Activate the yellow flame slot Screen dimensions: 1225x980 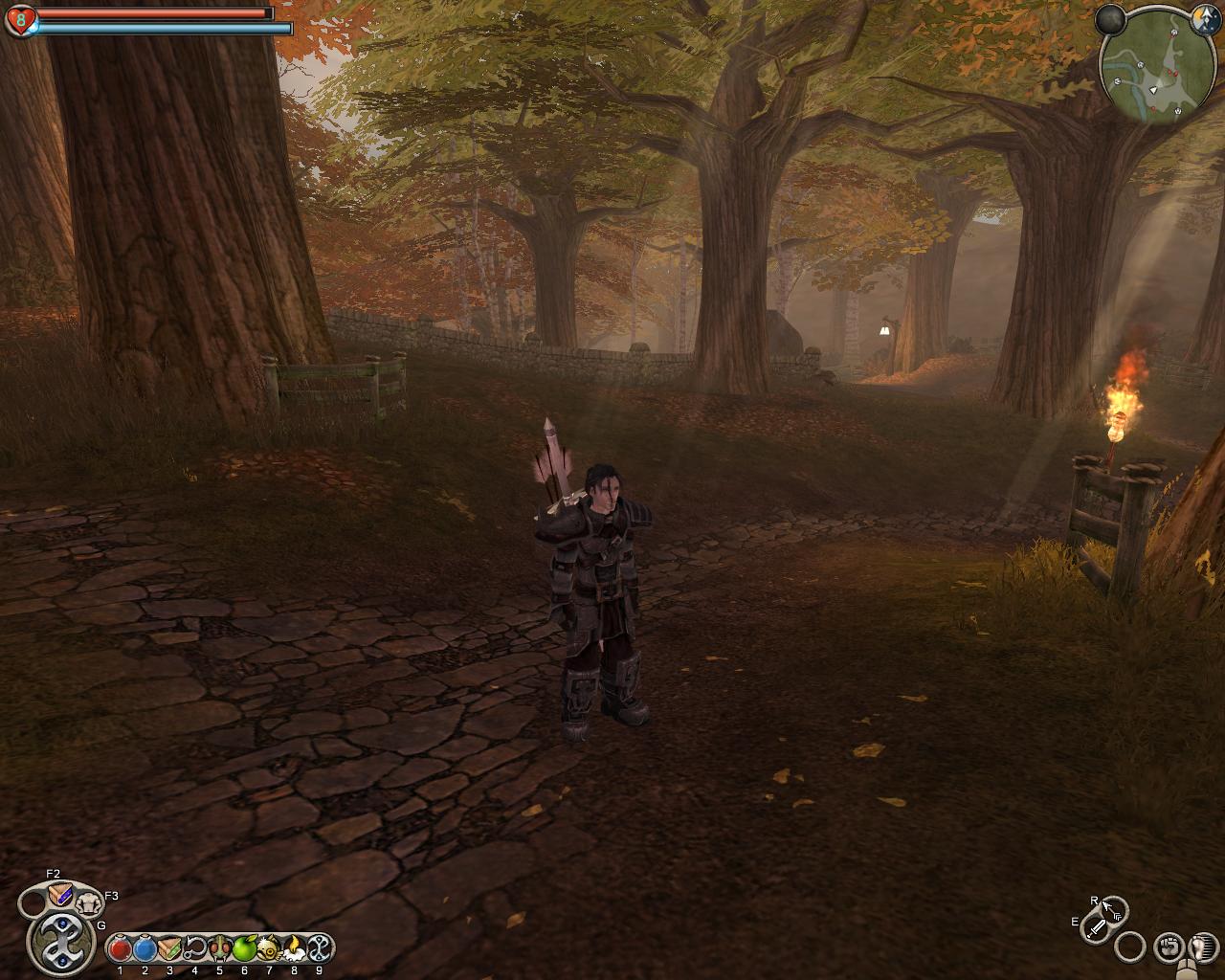294,948
